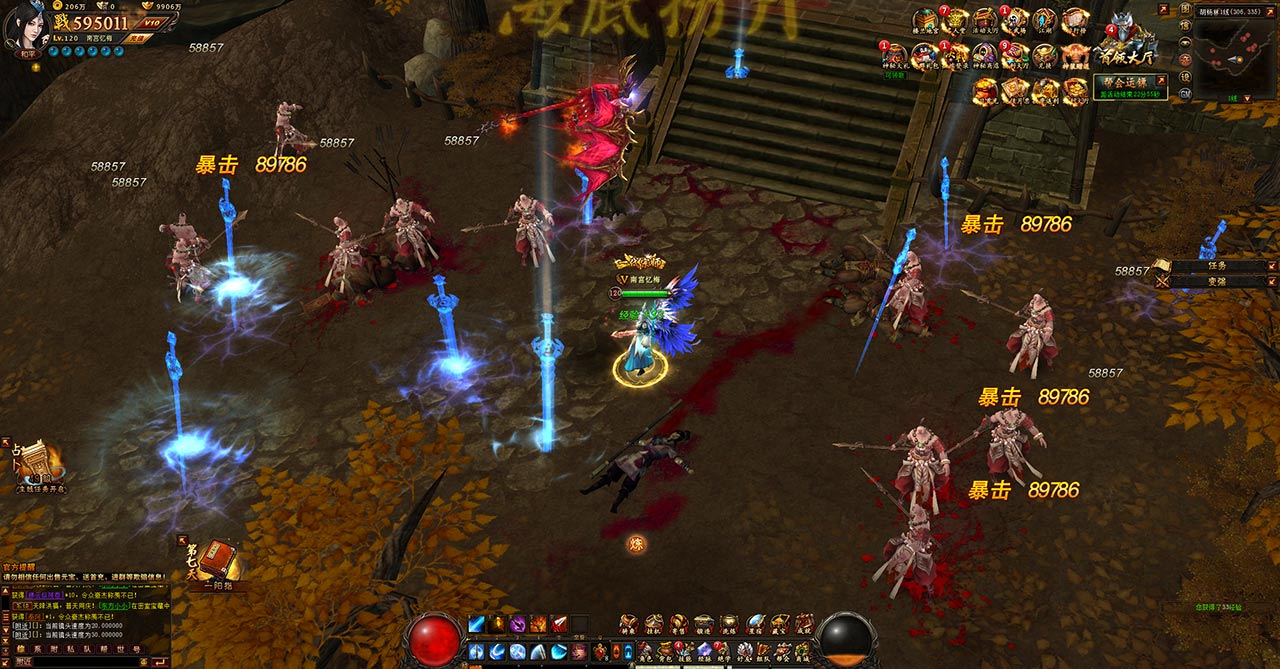Send the chat message with enter button
This screenshot has height=669, width=1280.
158,661
